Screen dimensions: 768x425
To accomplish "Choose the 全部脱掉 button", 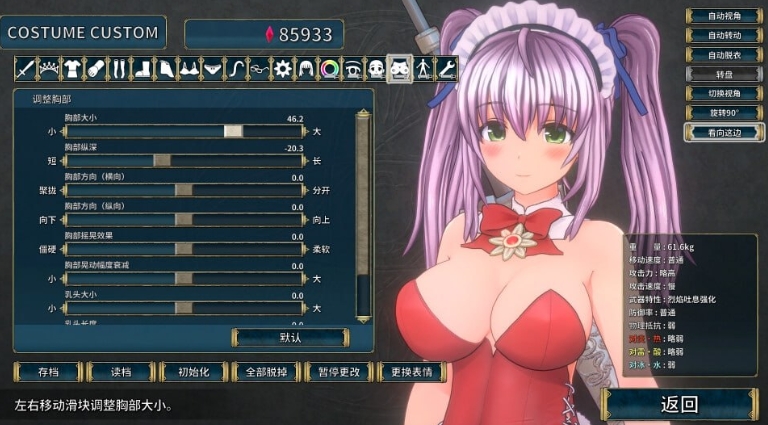I will click(266, 371).
